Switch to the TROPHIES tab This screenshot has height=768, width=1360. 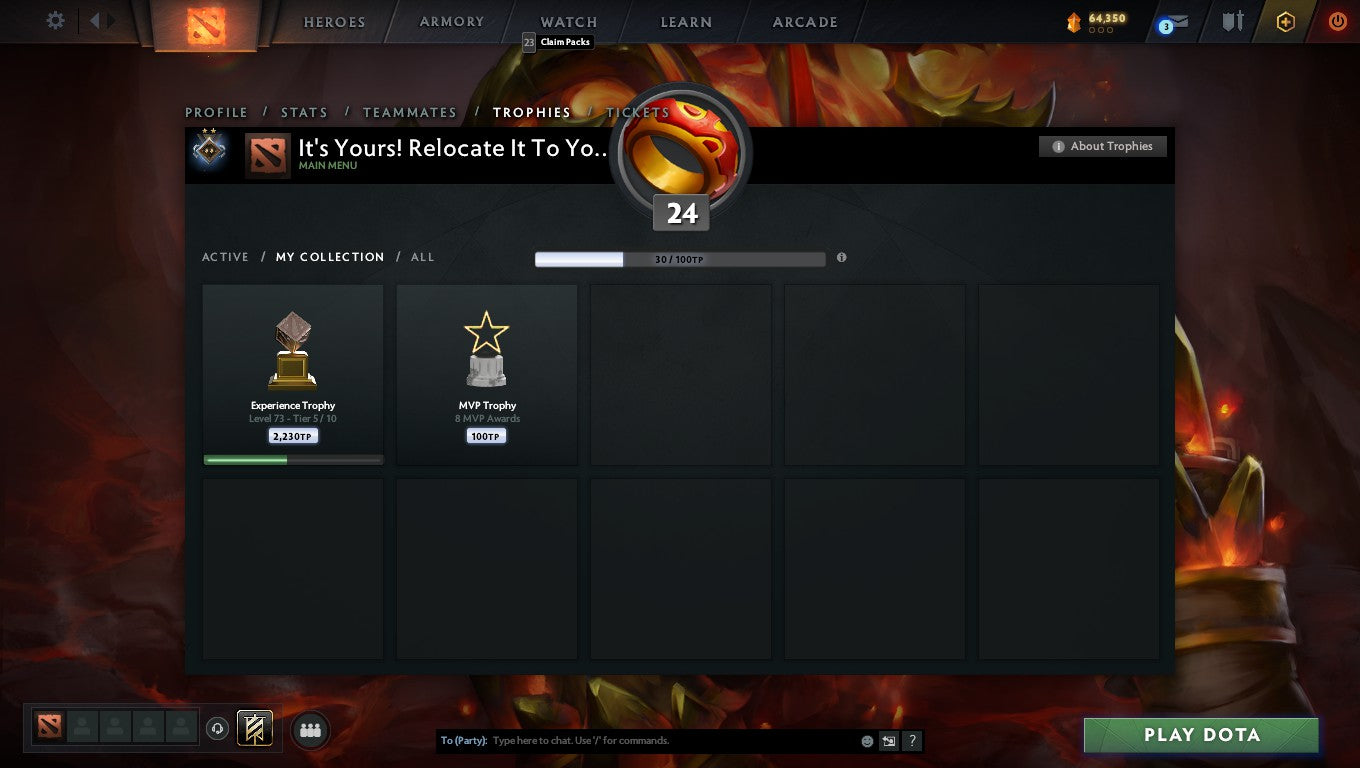point(532,112)
